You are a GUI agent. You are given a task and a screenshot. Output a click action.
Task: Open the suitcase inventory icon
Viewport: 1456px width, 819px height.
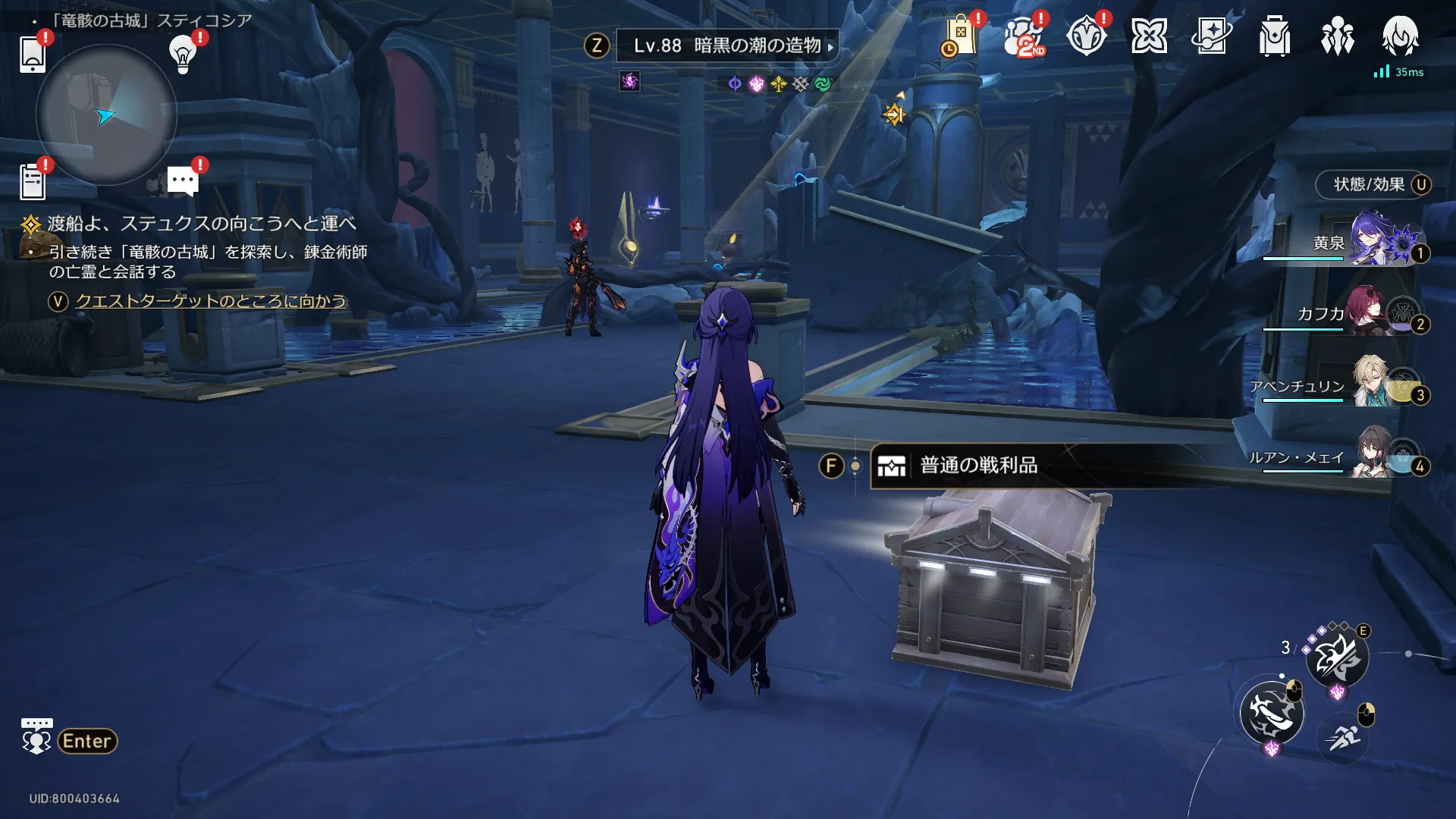(1275, 36)
